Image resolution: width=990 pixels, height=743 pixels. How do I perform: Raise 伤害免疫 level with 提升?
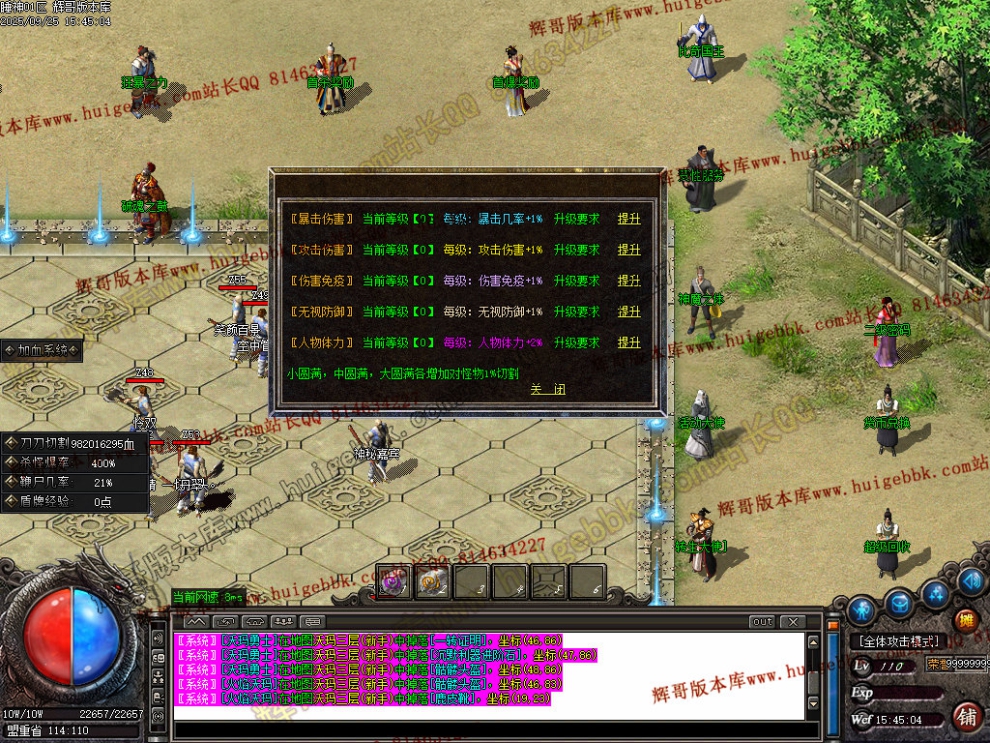(629, 281)
